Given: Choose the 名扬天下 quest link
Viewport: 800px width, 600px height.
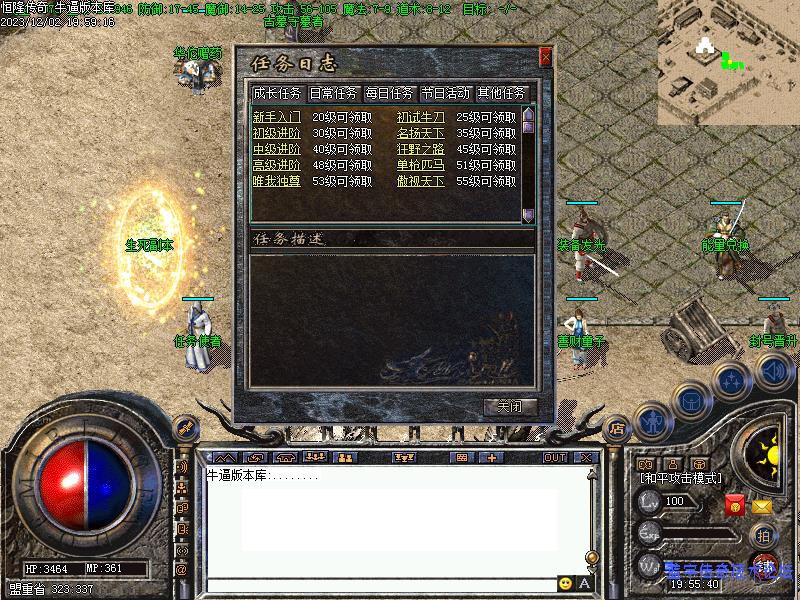Looking at the screenshot, I should [420, 133].
